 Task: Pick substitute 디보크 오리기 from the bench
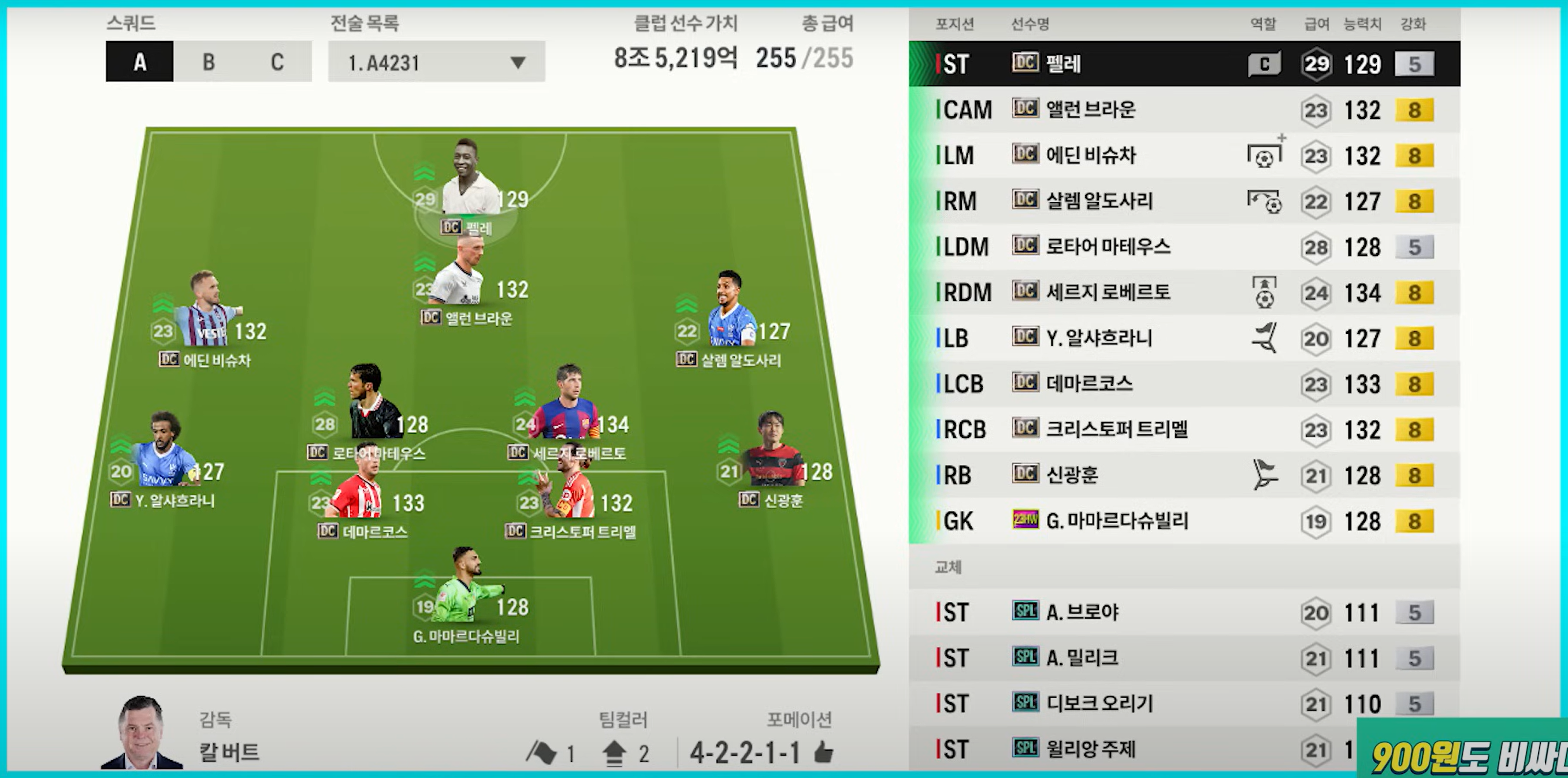coord(1184,704)
